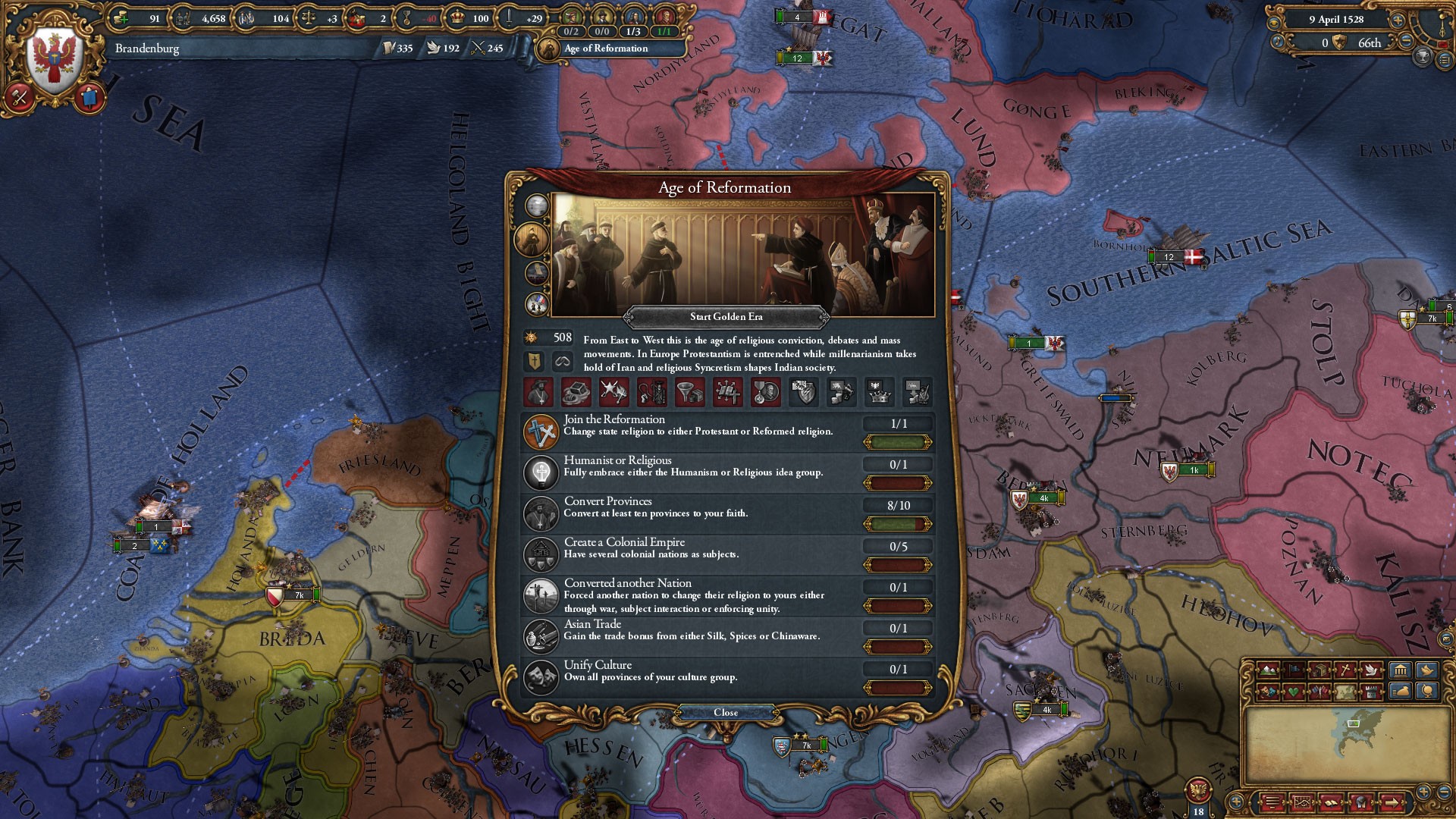Open the culture map mode (masks icon)
Image resolution: width=1456 pixels, height=819 pixels.
[1267, 692]
